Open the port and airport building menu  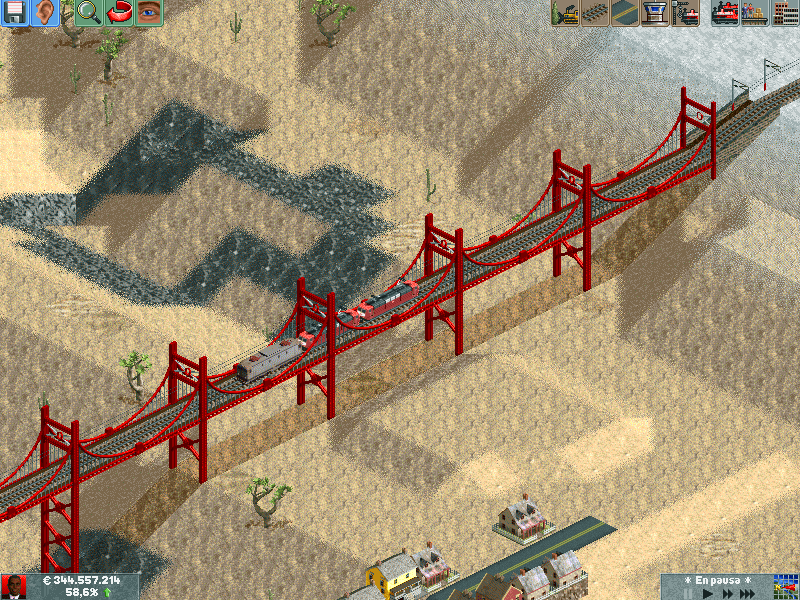pyautogui.click(x=655, y=13)
